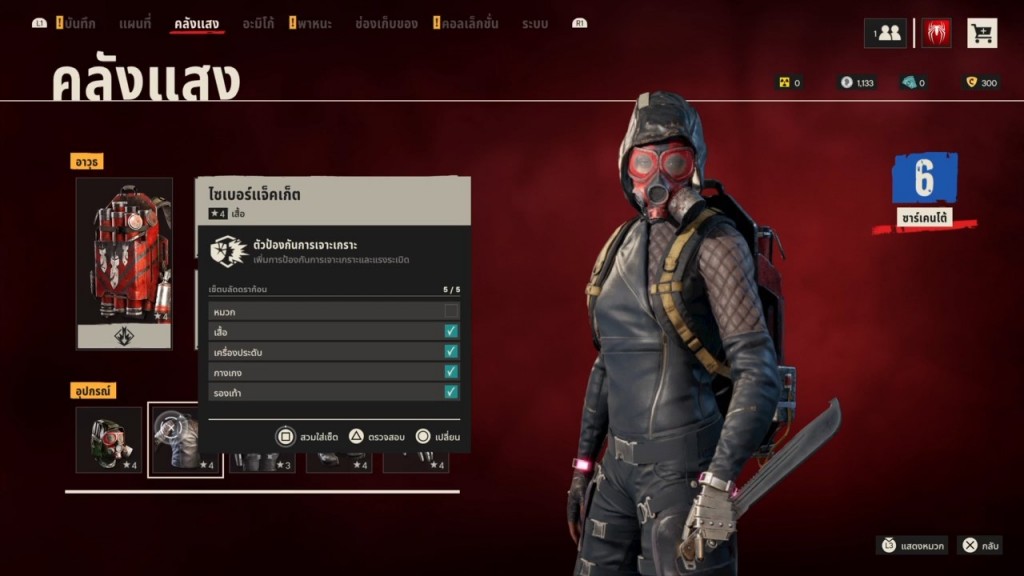Viewport: 1024px width, 576px height.
Task: Open the บันทึก tab
Action: click(78, 23)
